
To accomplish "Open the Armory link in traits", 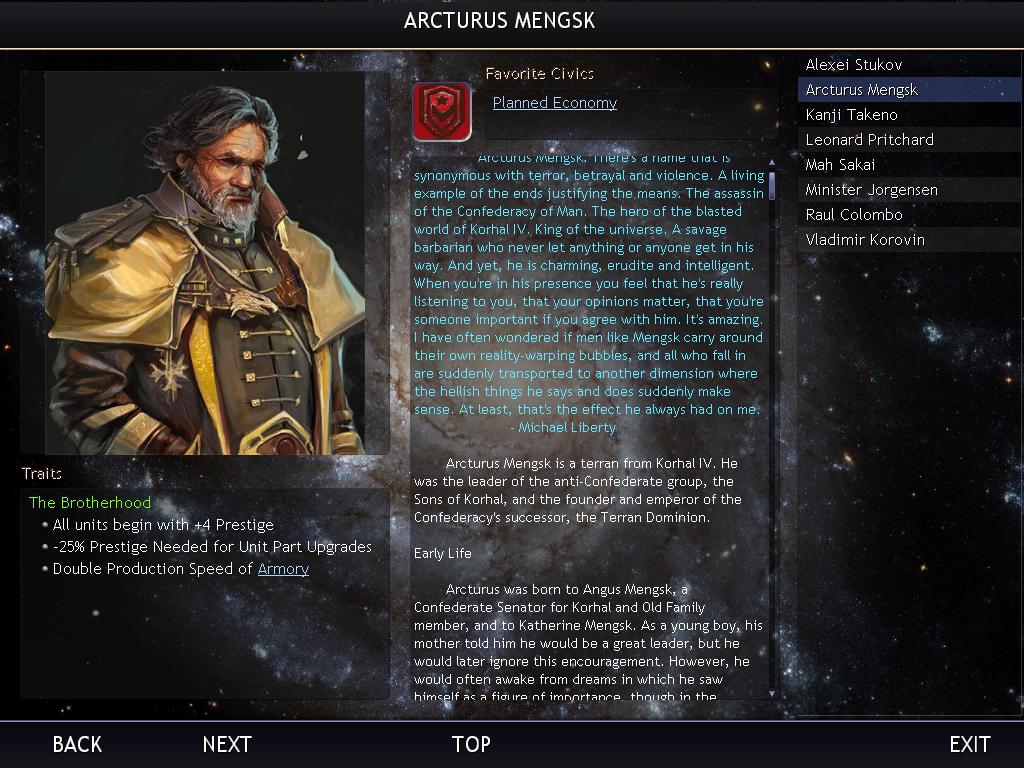I will pos(283,569).
